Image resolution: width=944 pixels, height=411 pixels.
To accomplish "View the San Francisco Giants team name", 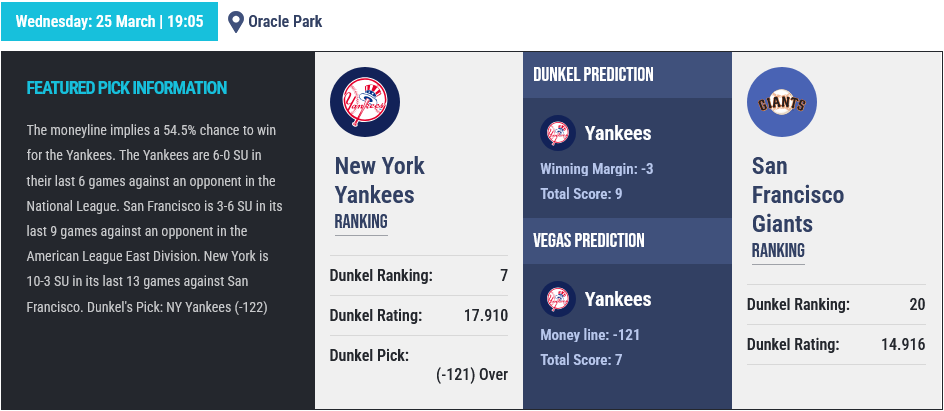I will (x=798, y=194).
